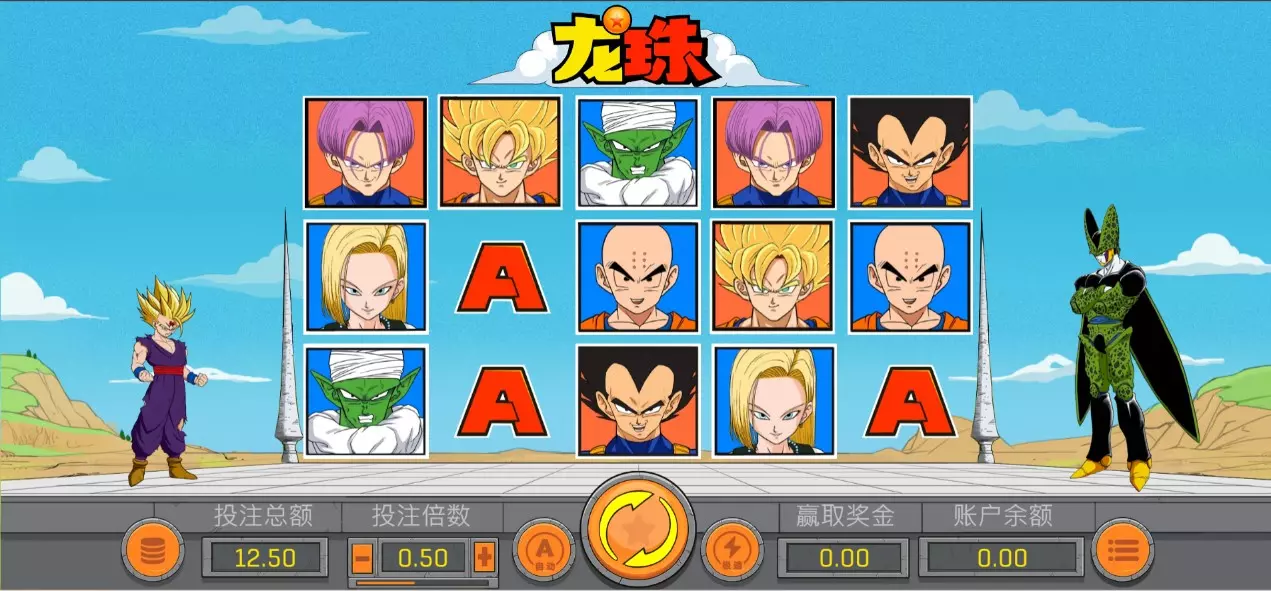This screenshot has height=591, width=1271.
Task: Decrease the bet multiplier with minus
Action: pyautogui.click(x=363, y=556)
